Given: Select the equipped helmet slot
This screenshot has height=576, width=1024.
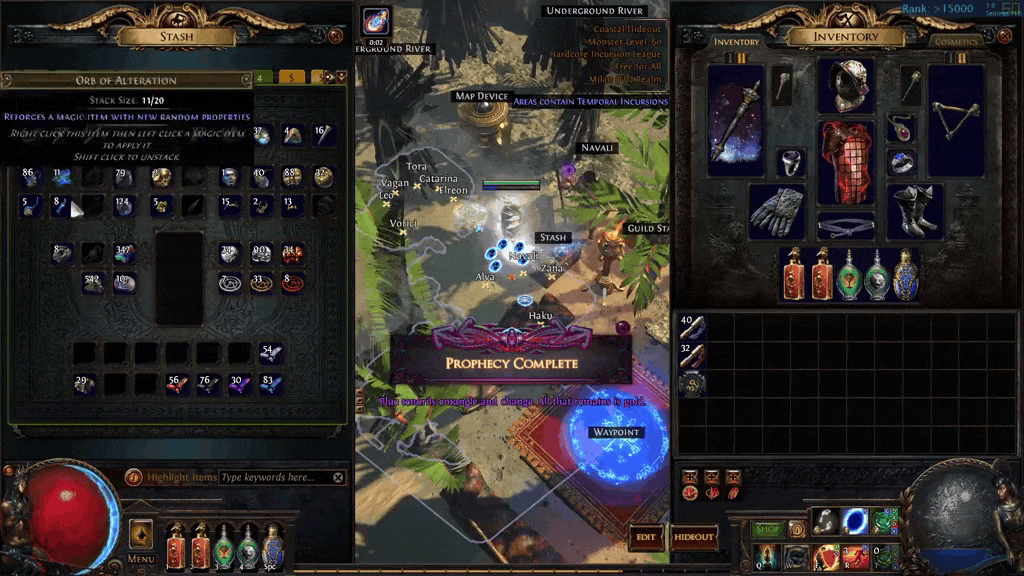Looking at the screenshot, I should coord(845,86).
